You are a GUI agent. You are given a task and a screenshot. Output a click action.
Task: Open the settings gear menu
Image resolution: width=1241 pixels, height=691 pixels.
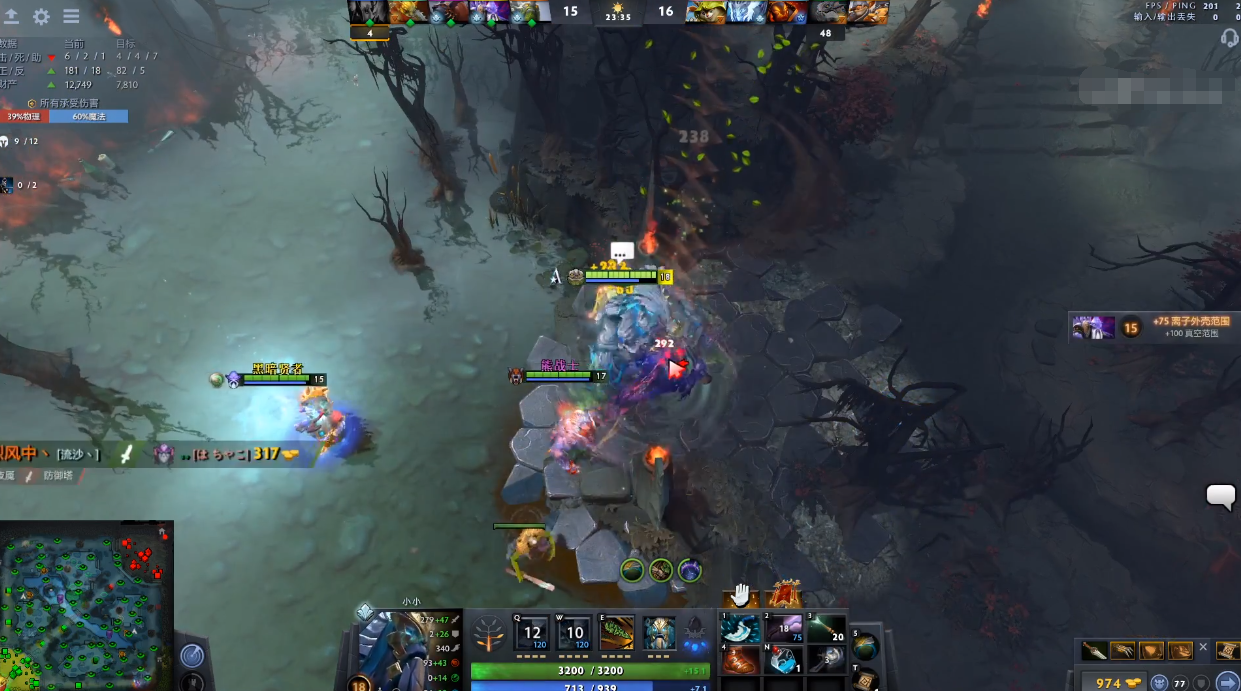(x=41, y=16)
